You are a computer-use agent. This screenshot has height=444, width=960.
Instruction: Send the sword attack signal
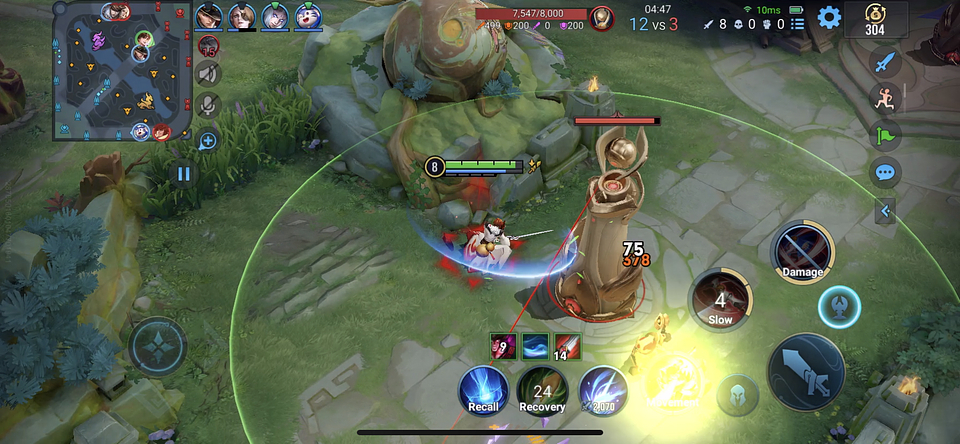tap(884, 62)
